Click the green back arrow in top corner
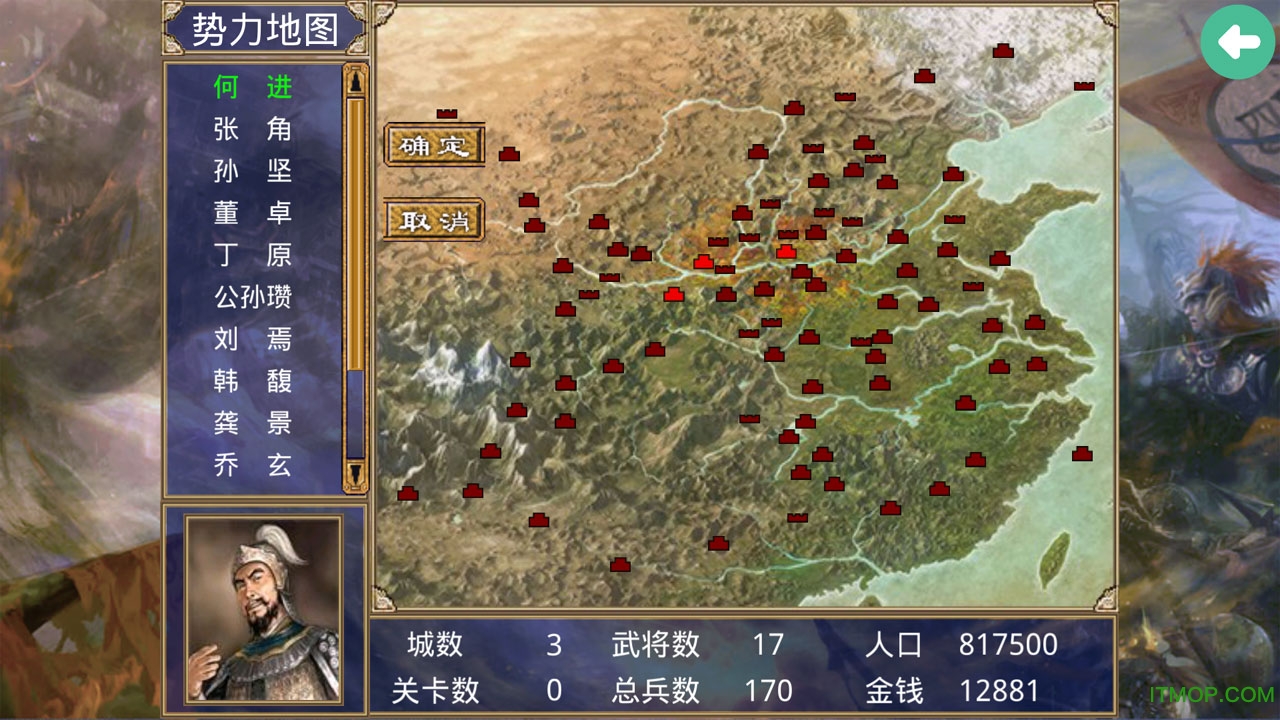Screen dimensions: 1280x720 [x=1238, y=44]
